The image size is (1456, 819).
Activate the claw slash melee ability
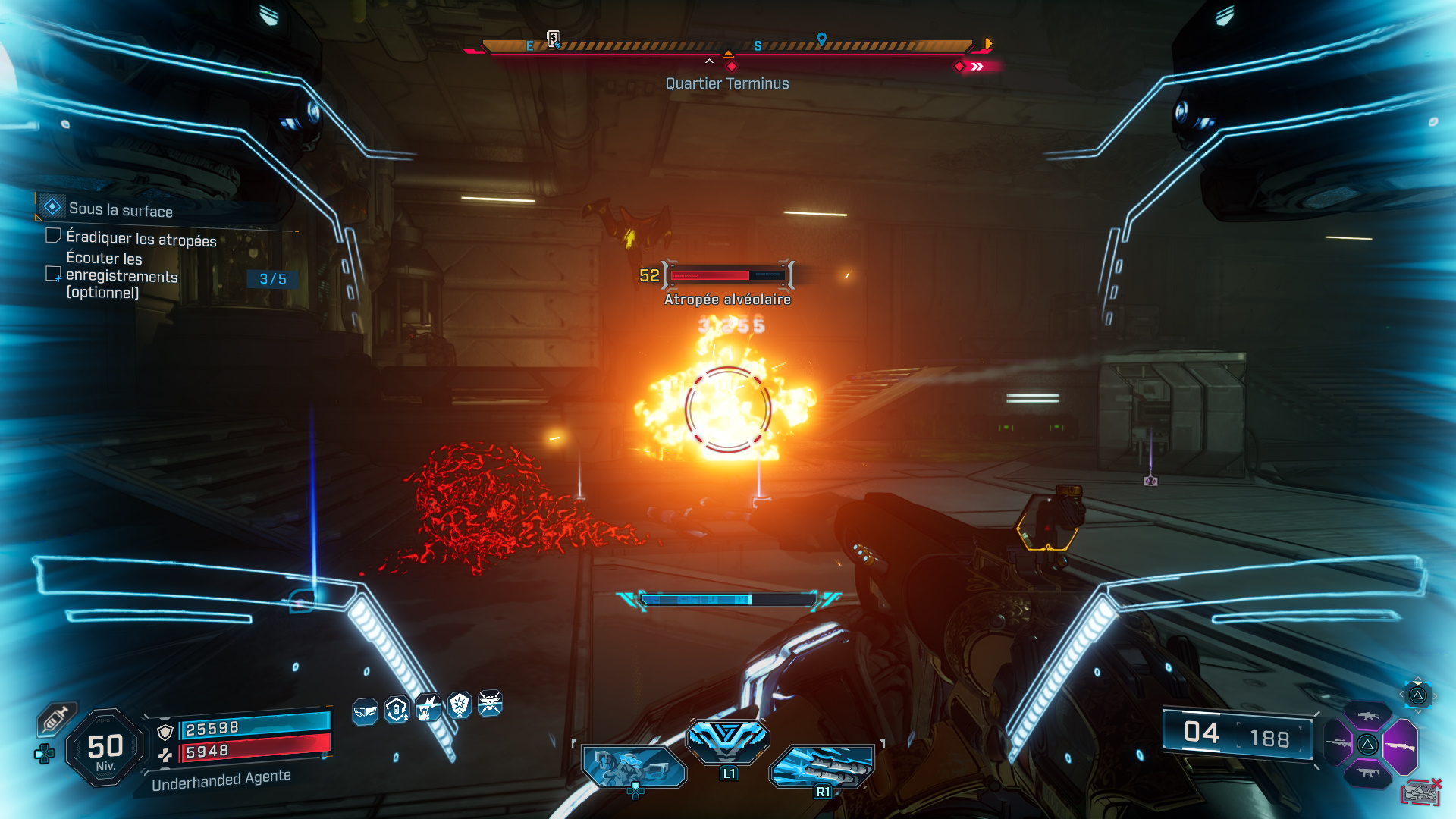point(822,766)
